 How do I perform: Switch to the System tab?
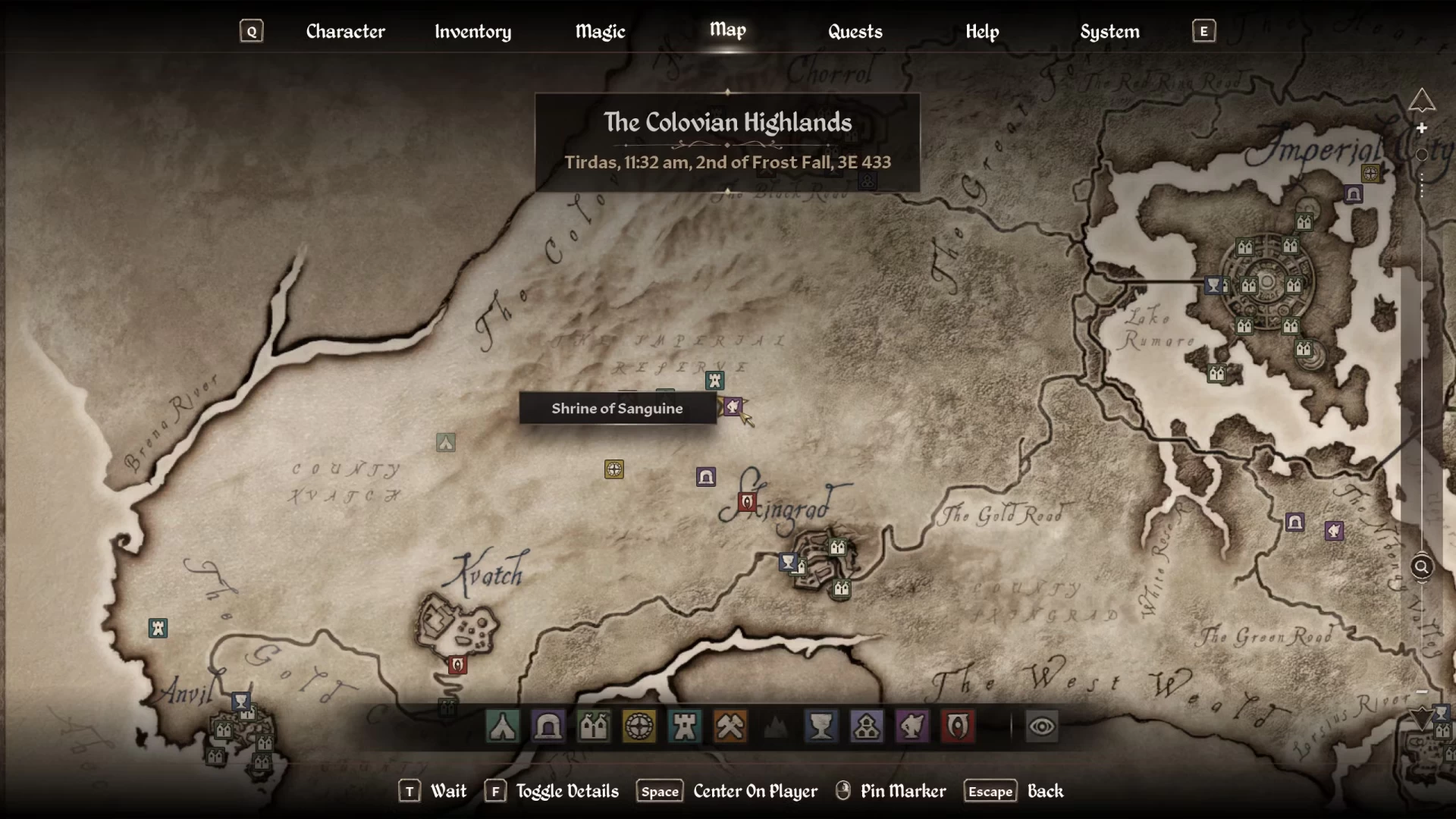1109,31
